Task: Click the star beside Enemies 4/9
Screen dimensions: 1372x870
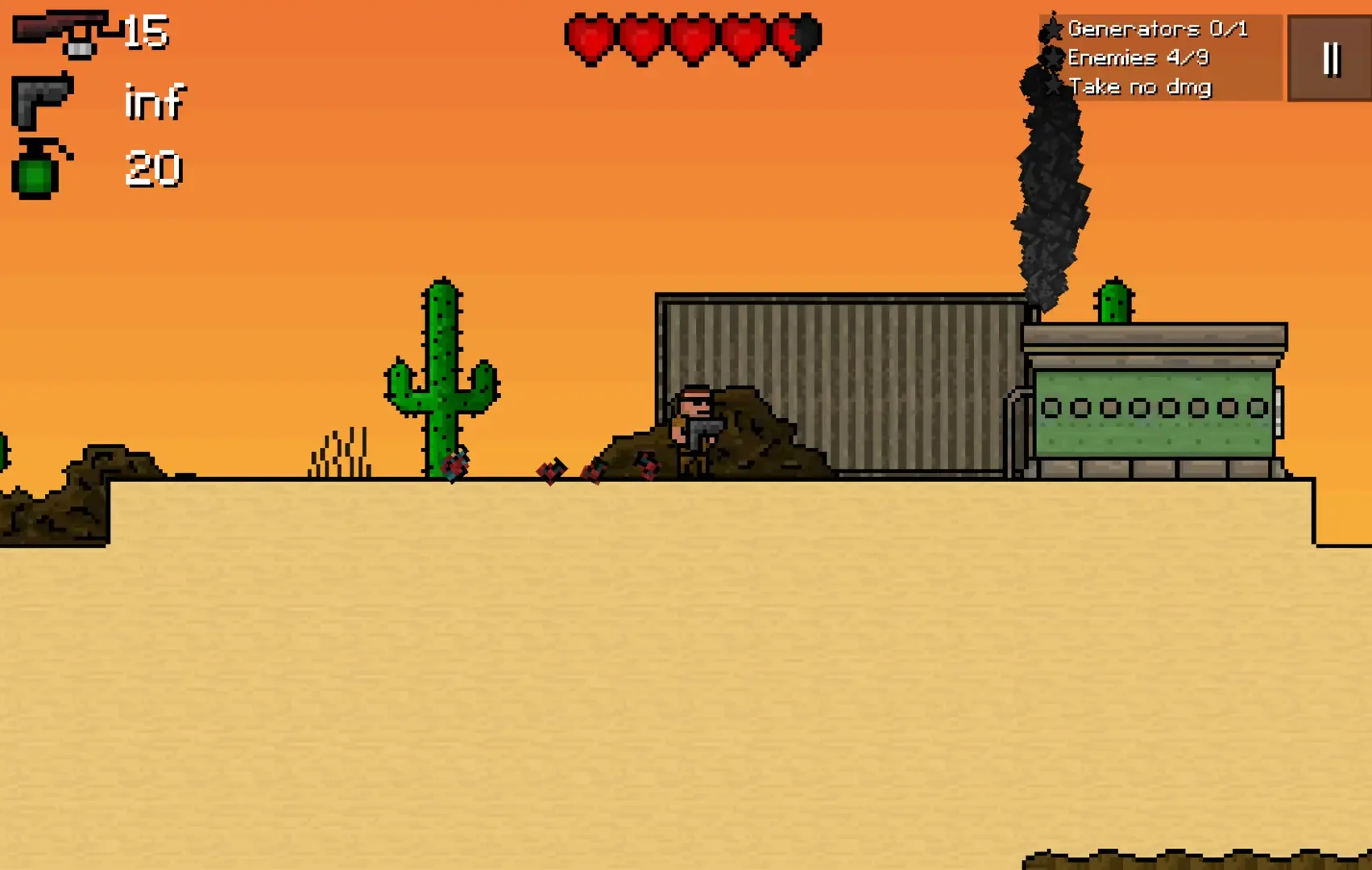Action: click(1051, 57)
